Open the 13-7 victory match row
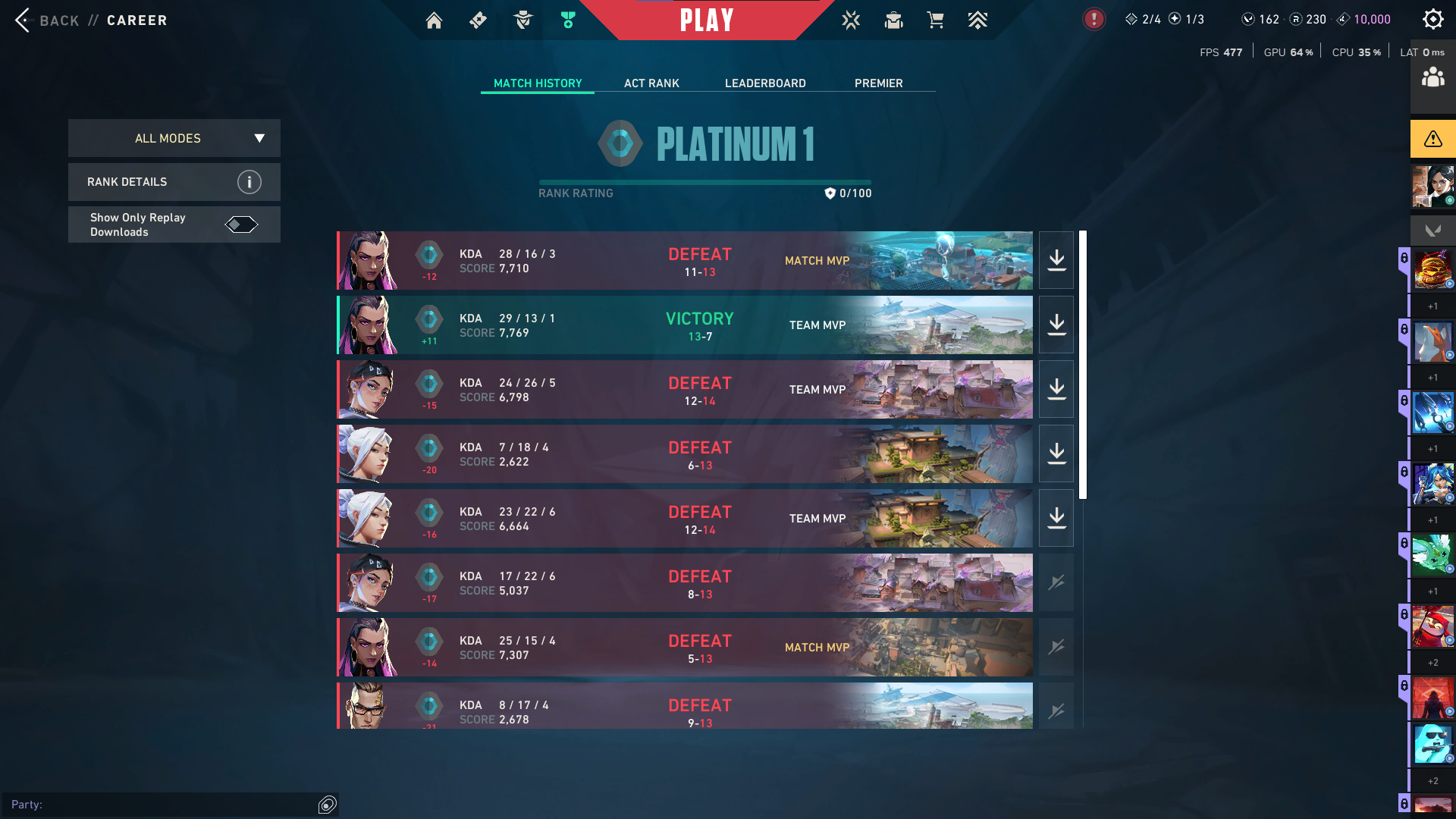 (x=682, y=325)
